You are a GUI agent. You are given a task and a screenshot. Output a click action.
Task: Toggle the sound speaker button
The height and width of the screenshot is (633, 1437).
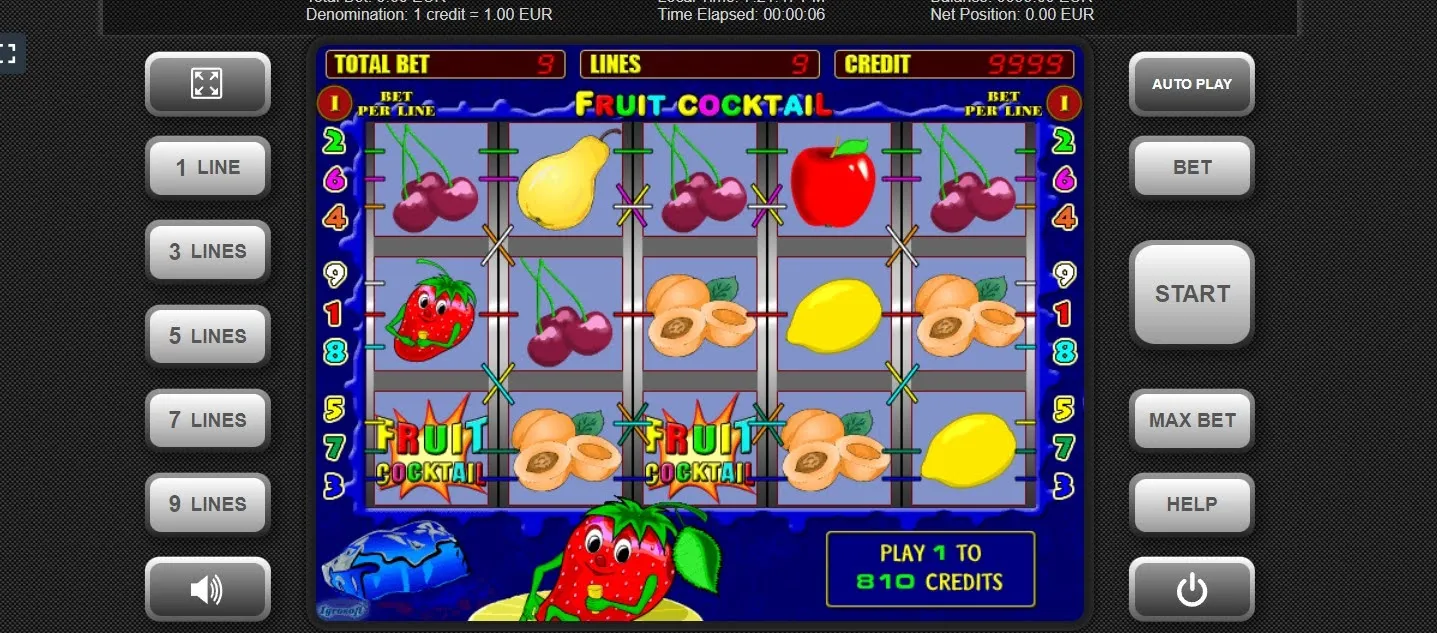click(x=208, y=590)
